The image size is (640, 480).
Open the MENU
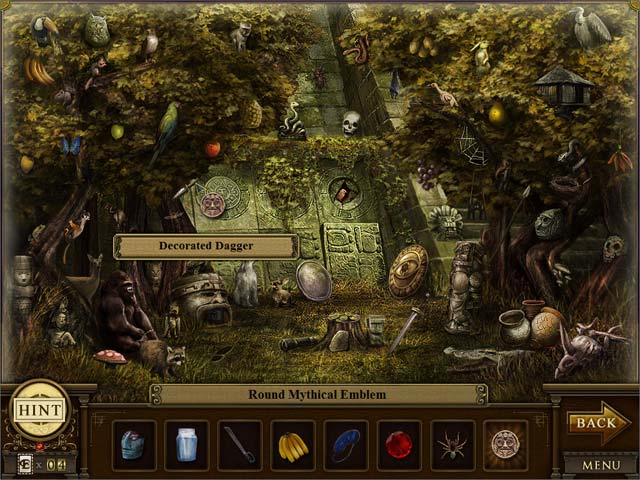coord(600,465)
